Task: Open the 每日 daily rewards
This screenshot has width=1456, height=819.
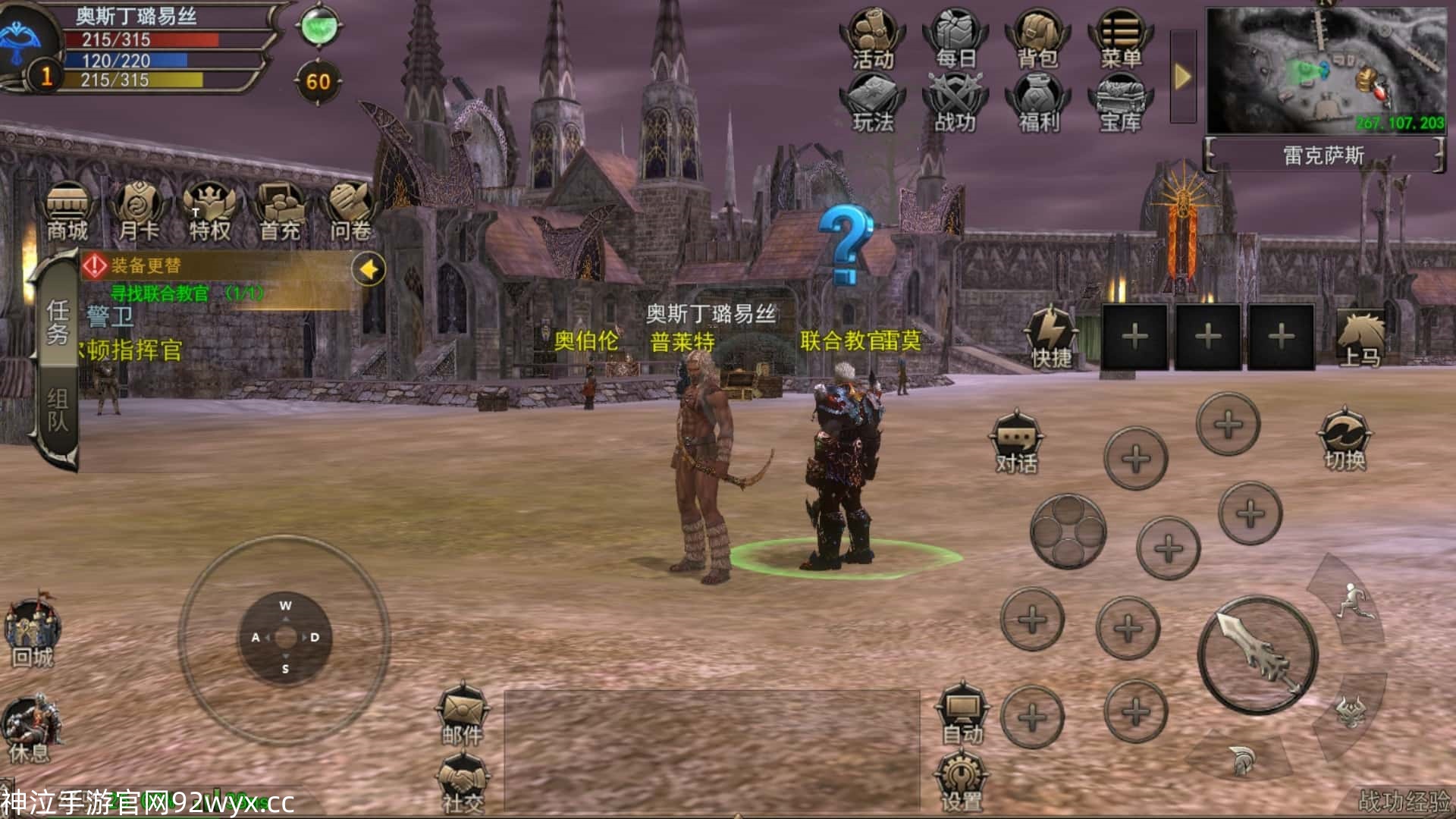Action: click(x=955, y=39)
